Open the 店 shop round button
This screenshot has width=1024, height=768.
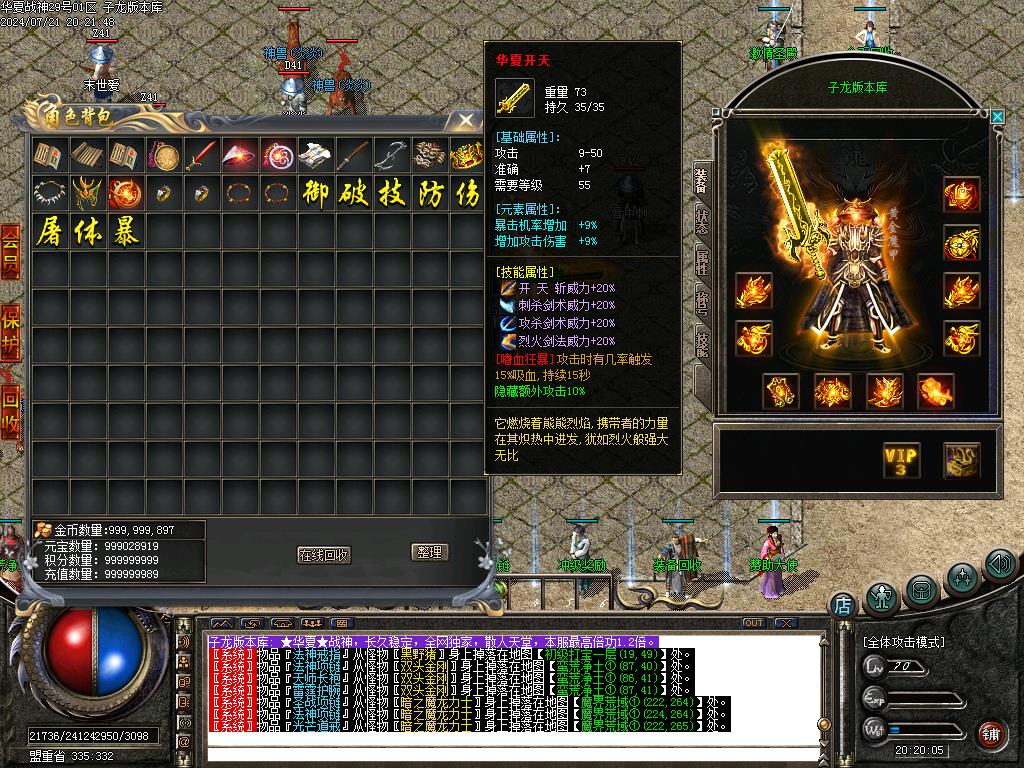coord(842,604)
